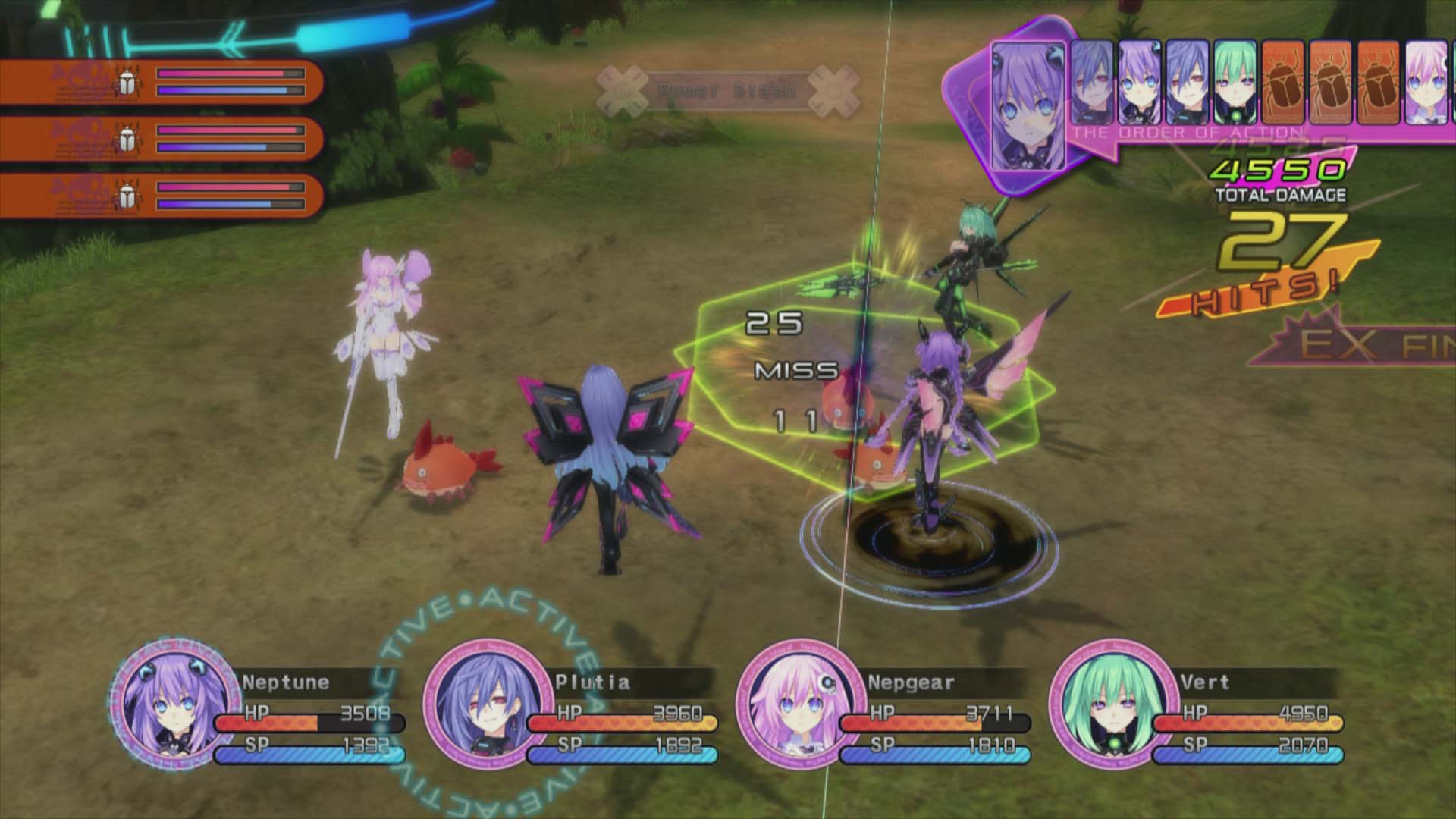
Task: Click the Power Slash skill banner
Action: click(x=728, y=89)
